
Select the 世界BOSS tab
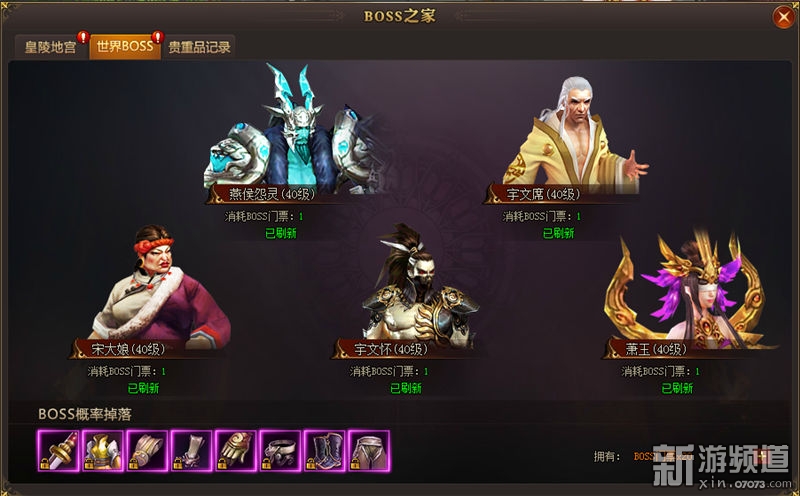(124, 47)
